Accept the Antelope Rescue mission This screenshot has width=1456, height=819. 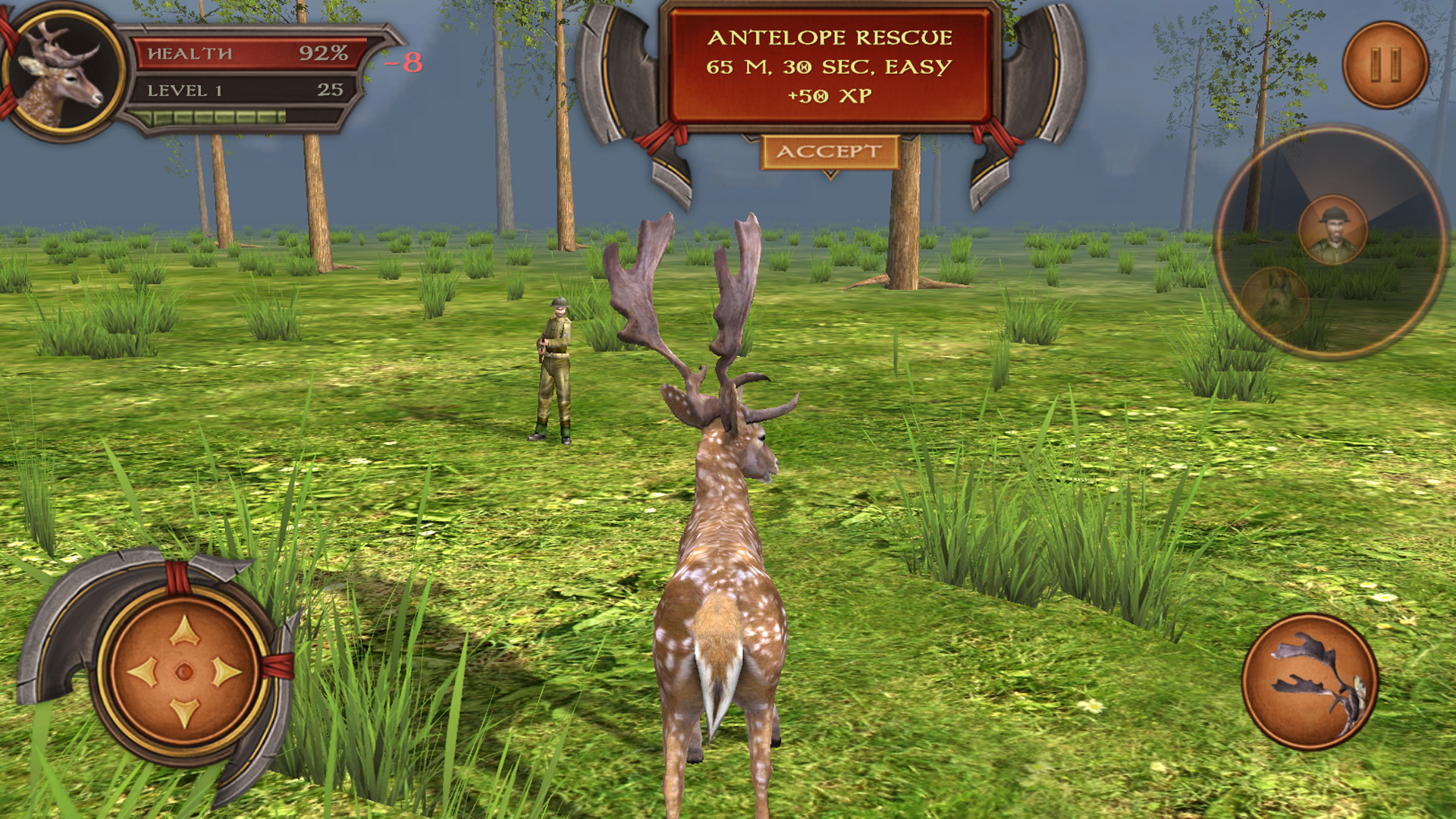[x=828, y=151]
